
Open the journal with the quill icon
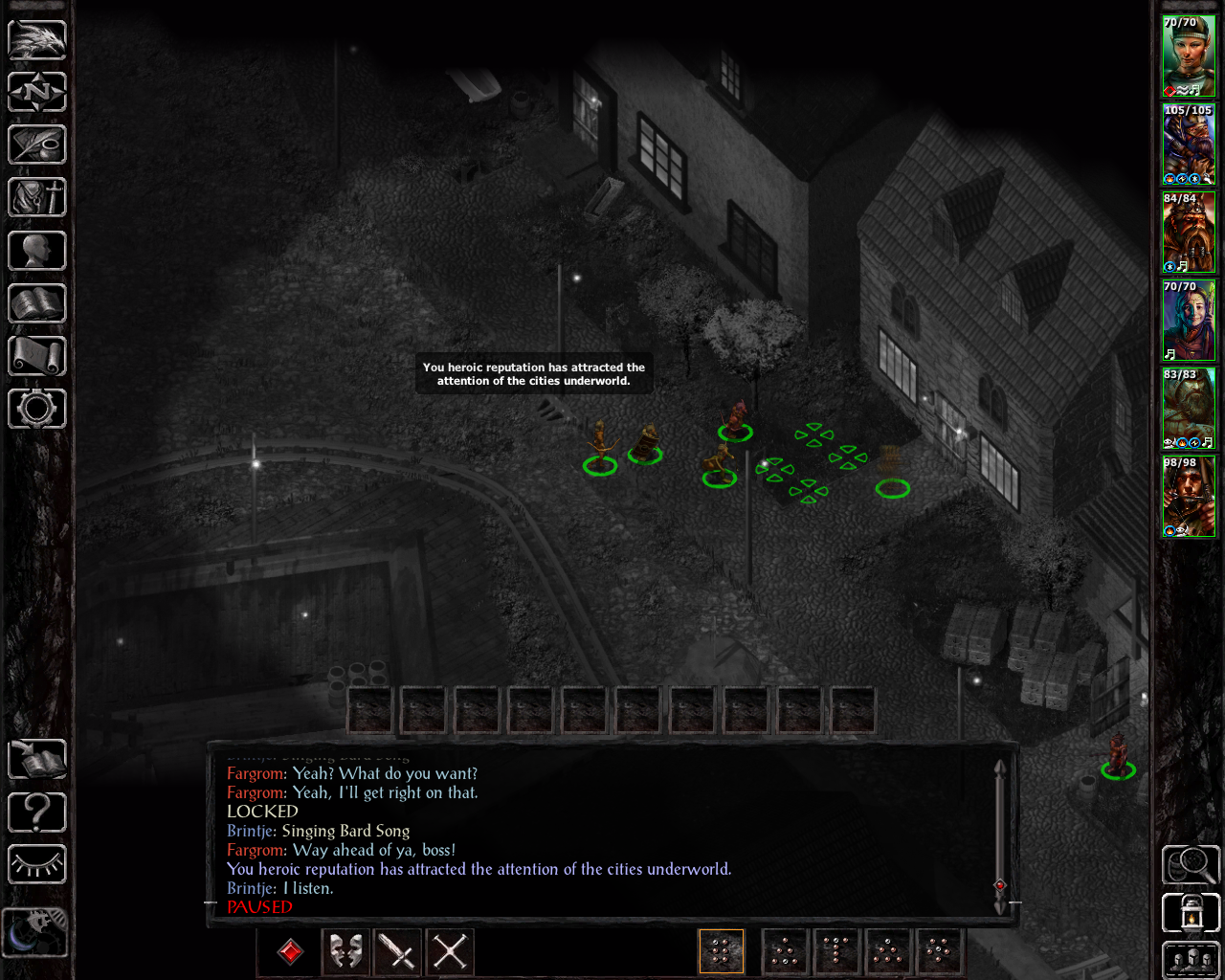(x=37, y=145)
